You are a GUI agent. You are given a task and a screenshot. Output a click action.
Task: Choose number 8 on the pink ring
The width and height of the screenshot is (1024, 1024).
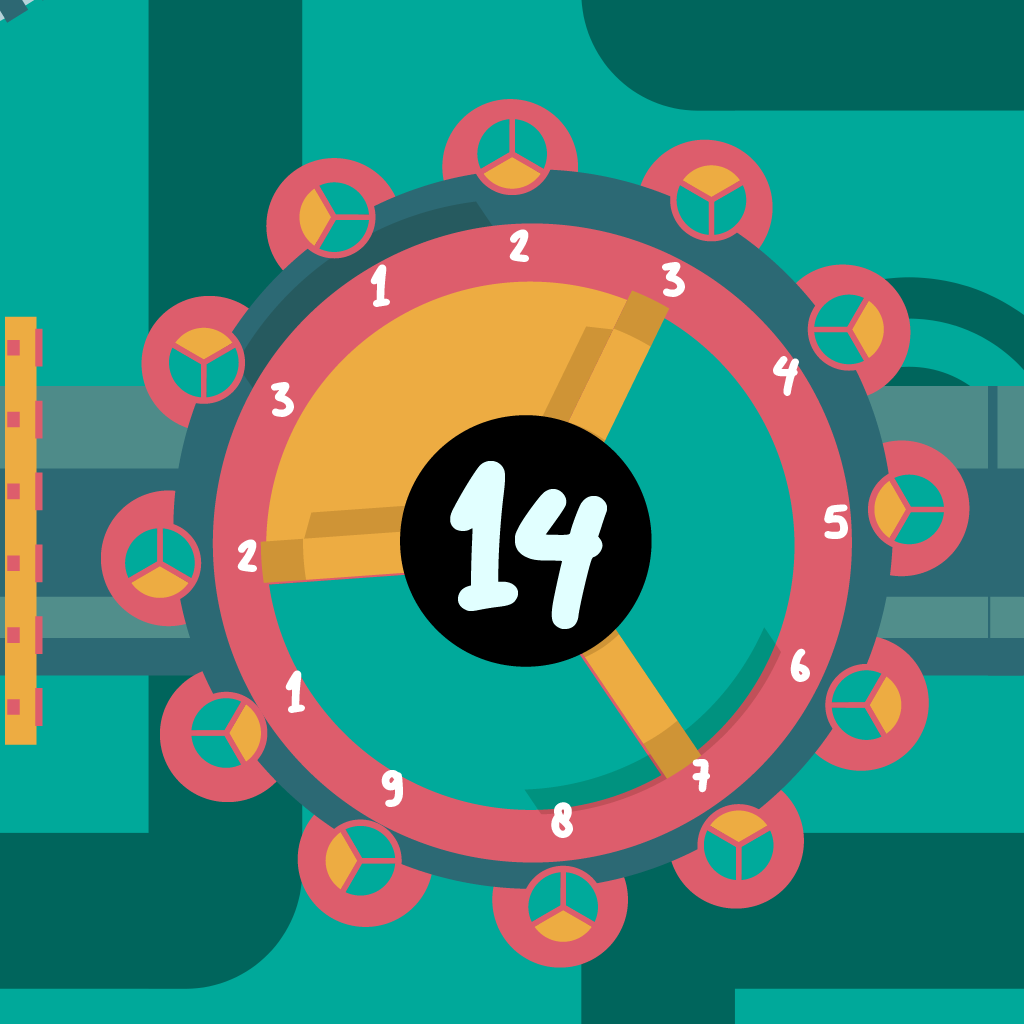coord(562,820)
